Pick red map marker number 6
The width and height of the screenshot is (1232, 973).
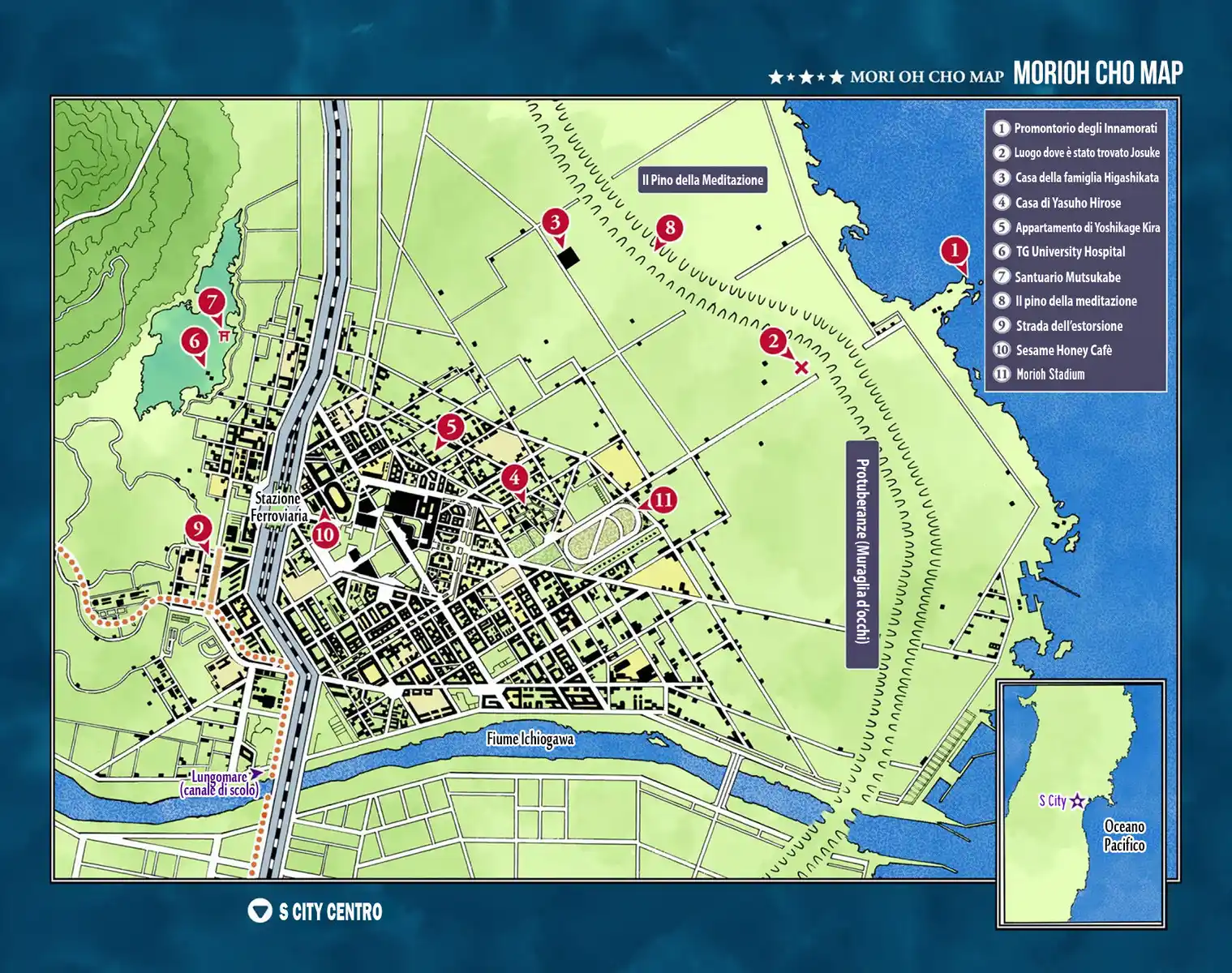pos(195,341)
